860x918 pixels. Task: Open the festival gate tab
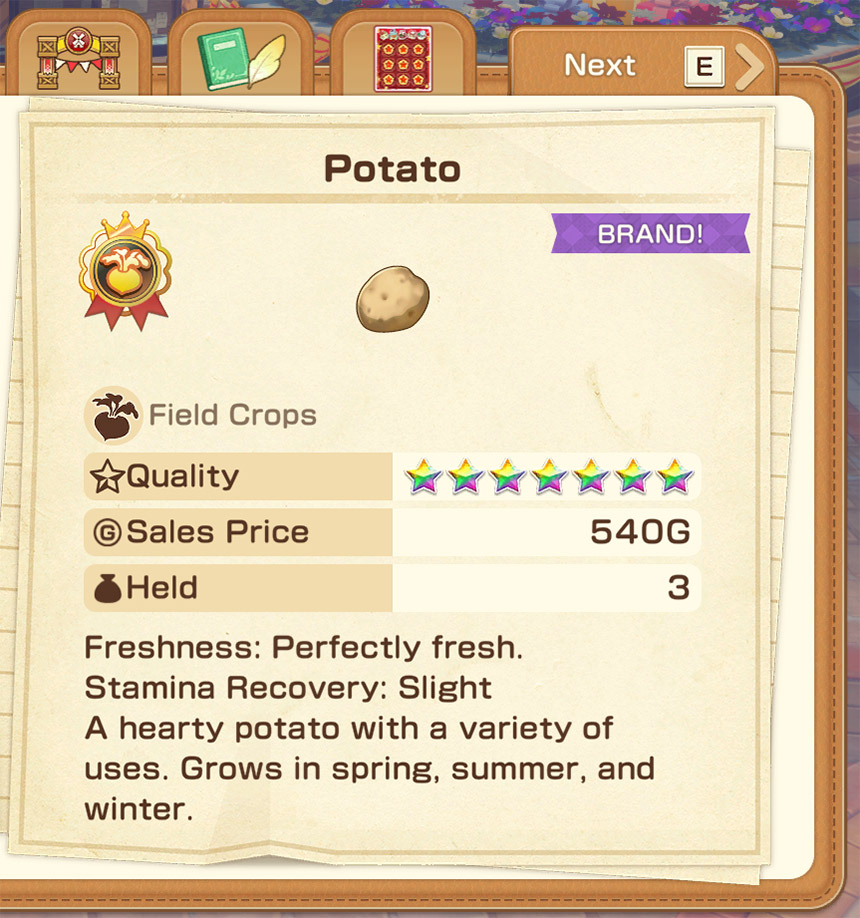click(x=78, y=58)
